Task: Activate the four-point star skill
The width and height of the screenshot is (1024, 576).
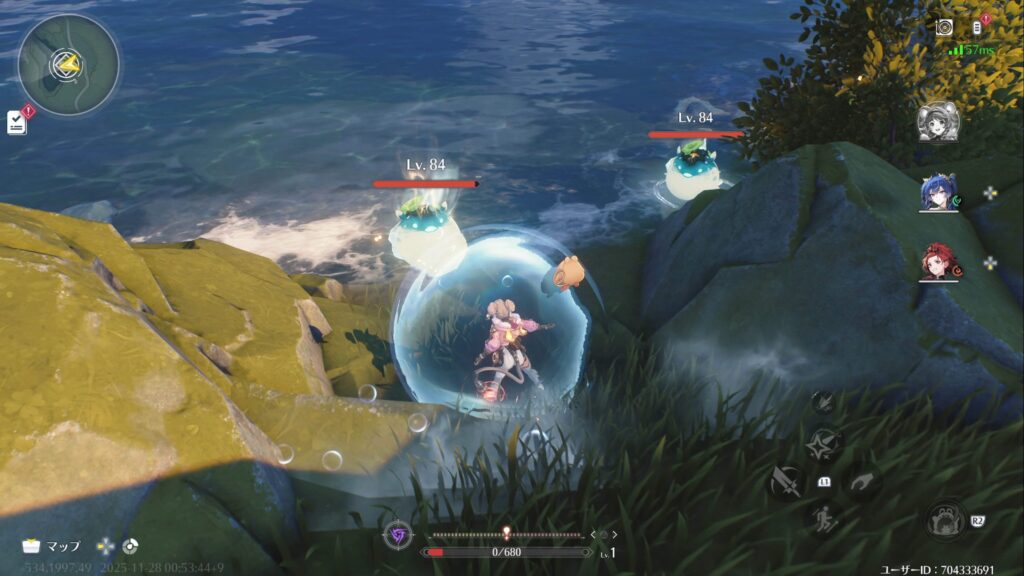Action: (x=825, y=442)
